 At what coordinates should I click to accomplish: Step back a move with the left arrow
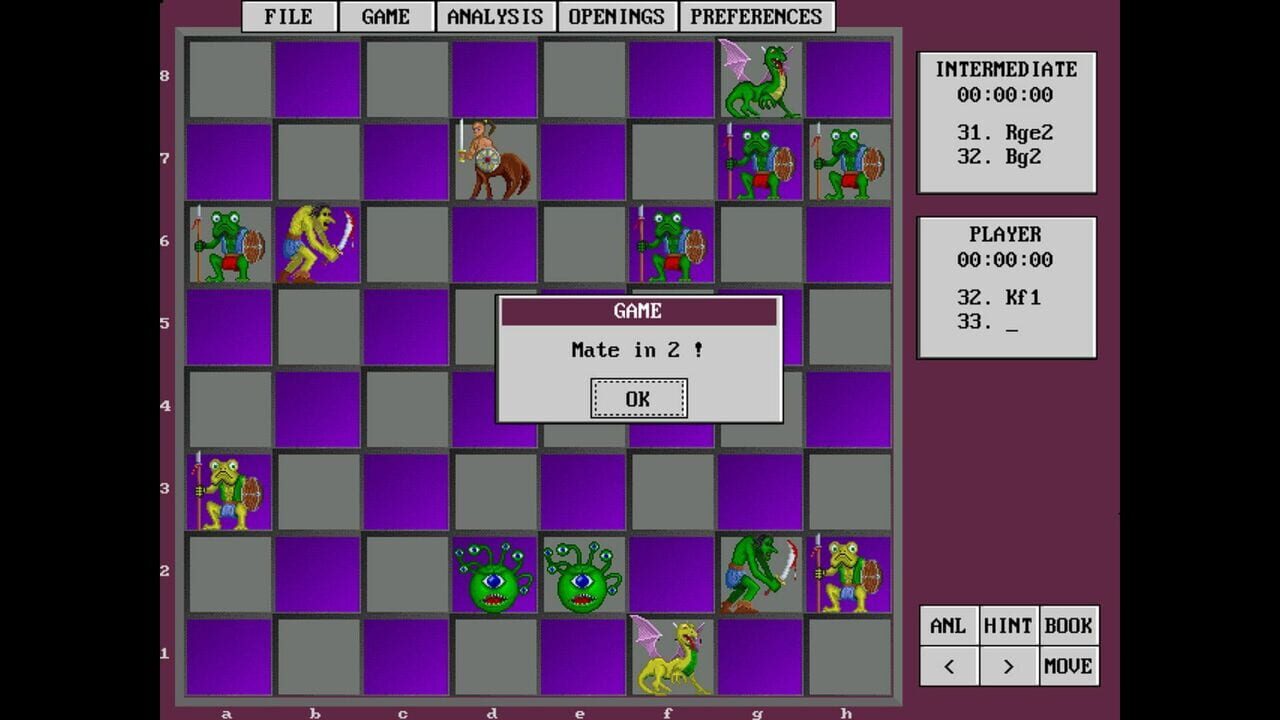(948, 664)
